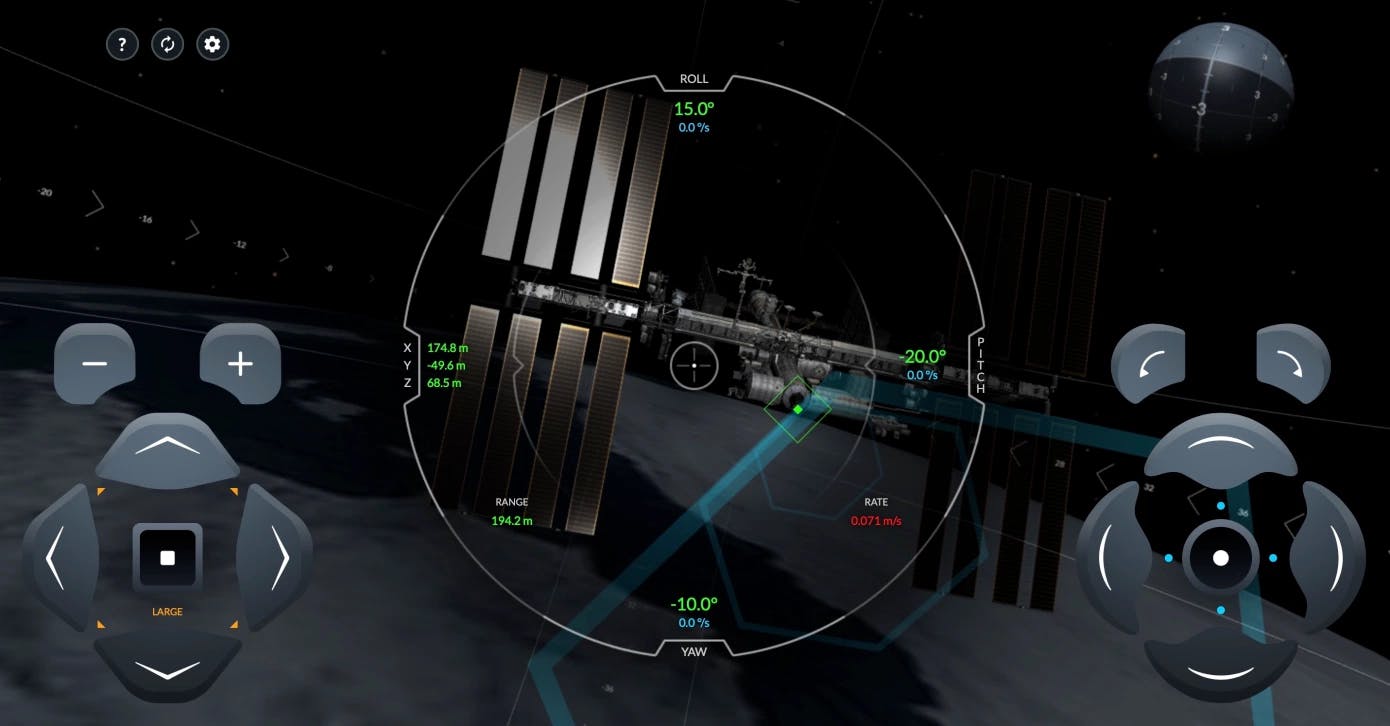Pitch up using the rotation pad's top arc

[1221, 447]
